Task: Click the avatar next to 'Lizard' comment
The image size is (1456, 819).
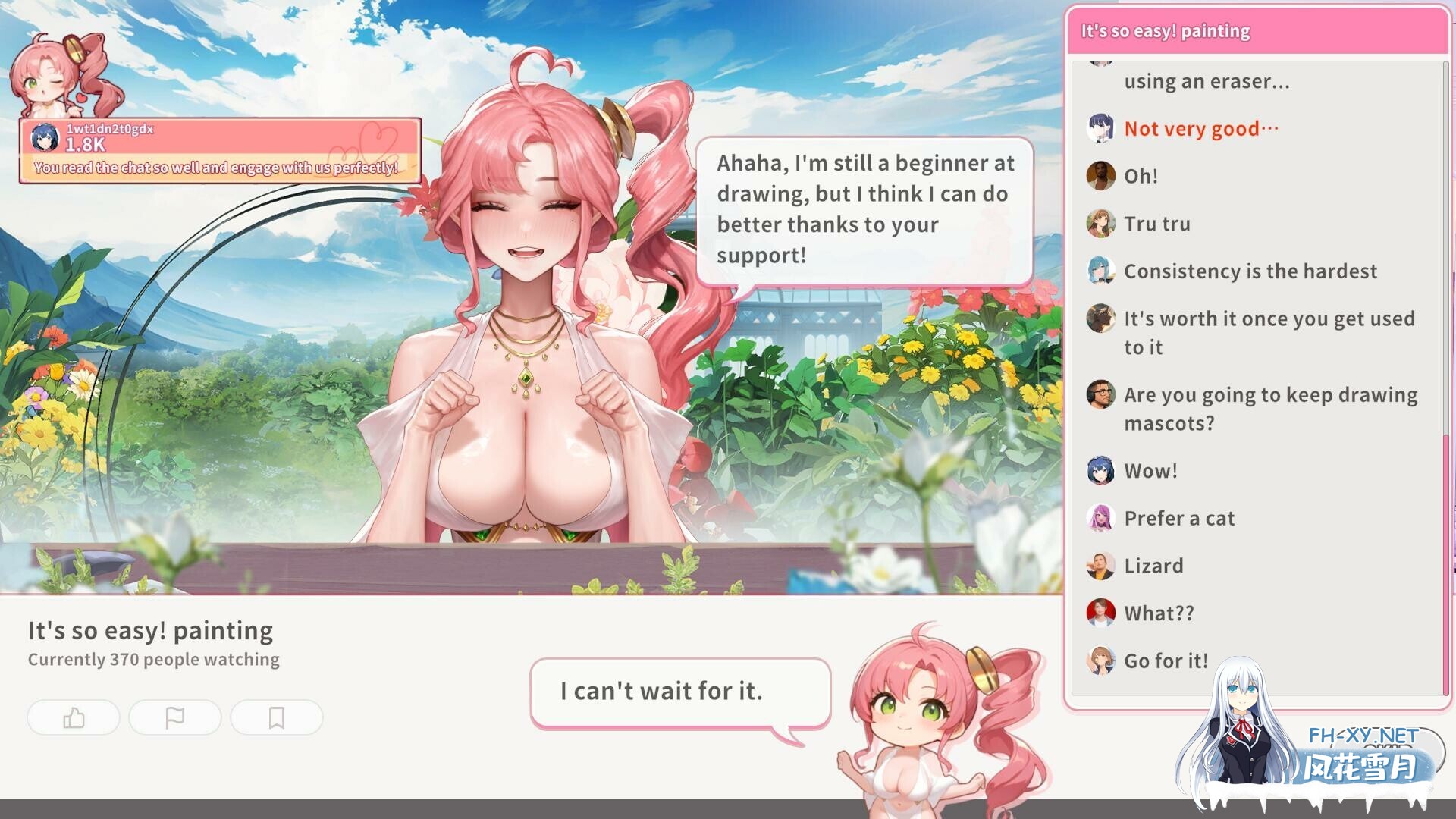Action: pos(1100,565)
